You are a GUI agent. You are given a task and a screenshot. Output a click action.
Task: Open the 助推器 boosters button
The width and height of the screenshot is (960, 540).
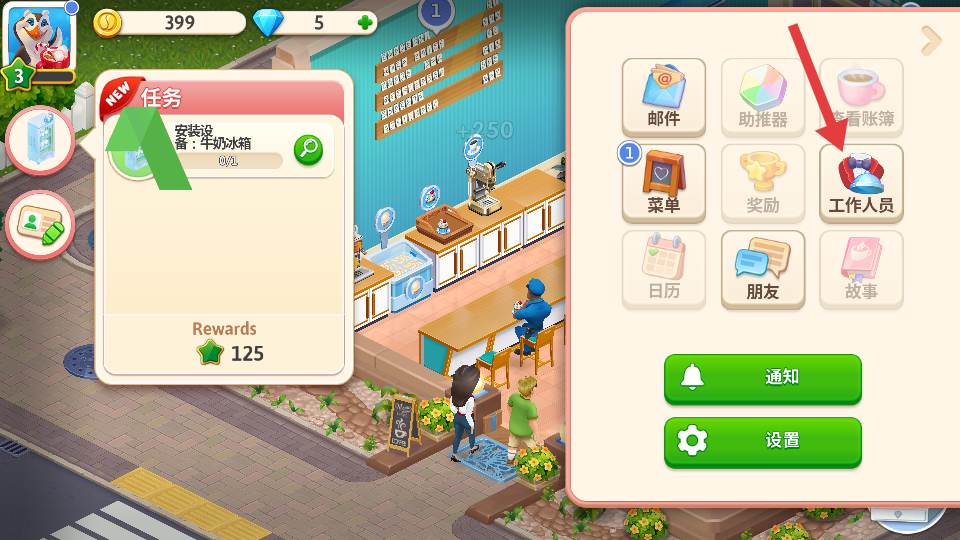click(763, 97)
